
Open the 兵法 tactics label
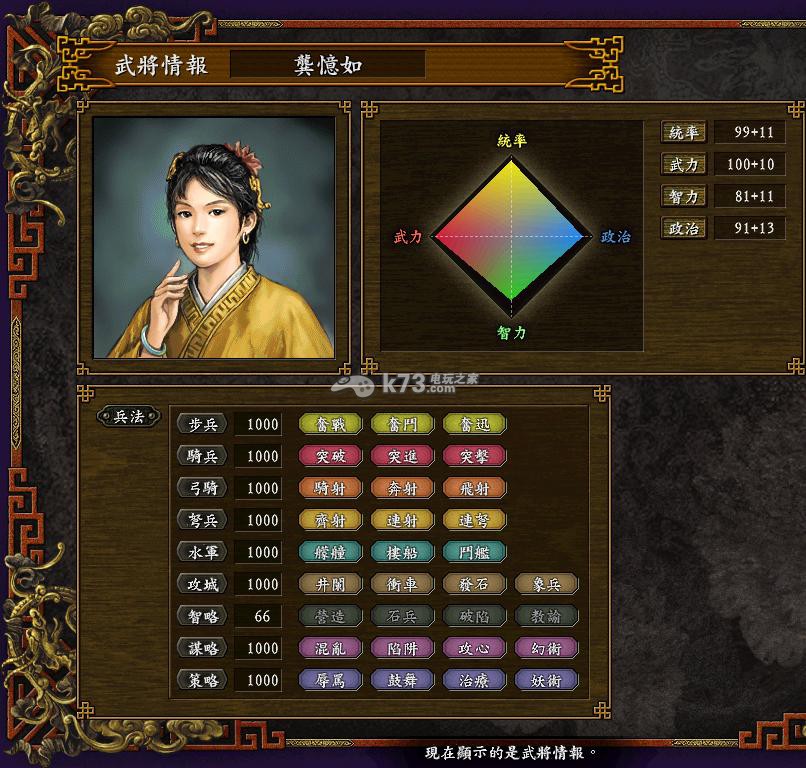(129, 416)
